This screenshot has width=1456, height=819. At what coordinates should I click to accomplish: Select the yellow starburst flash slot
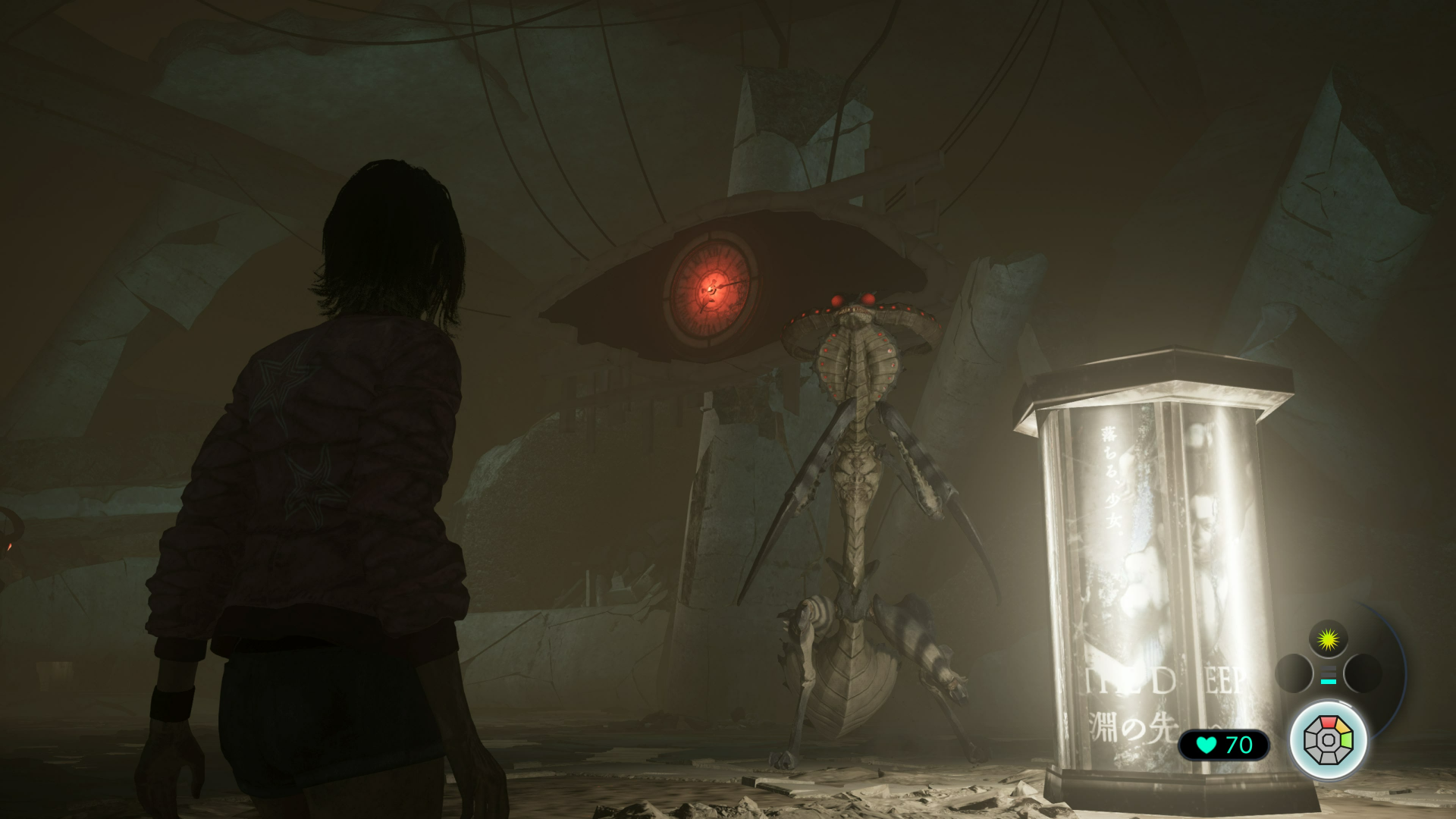tap(1328, 640)
